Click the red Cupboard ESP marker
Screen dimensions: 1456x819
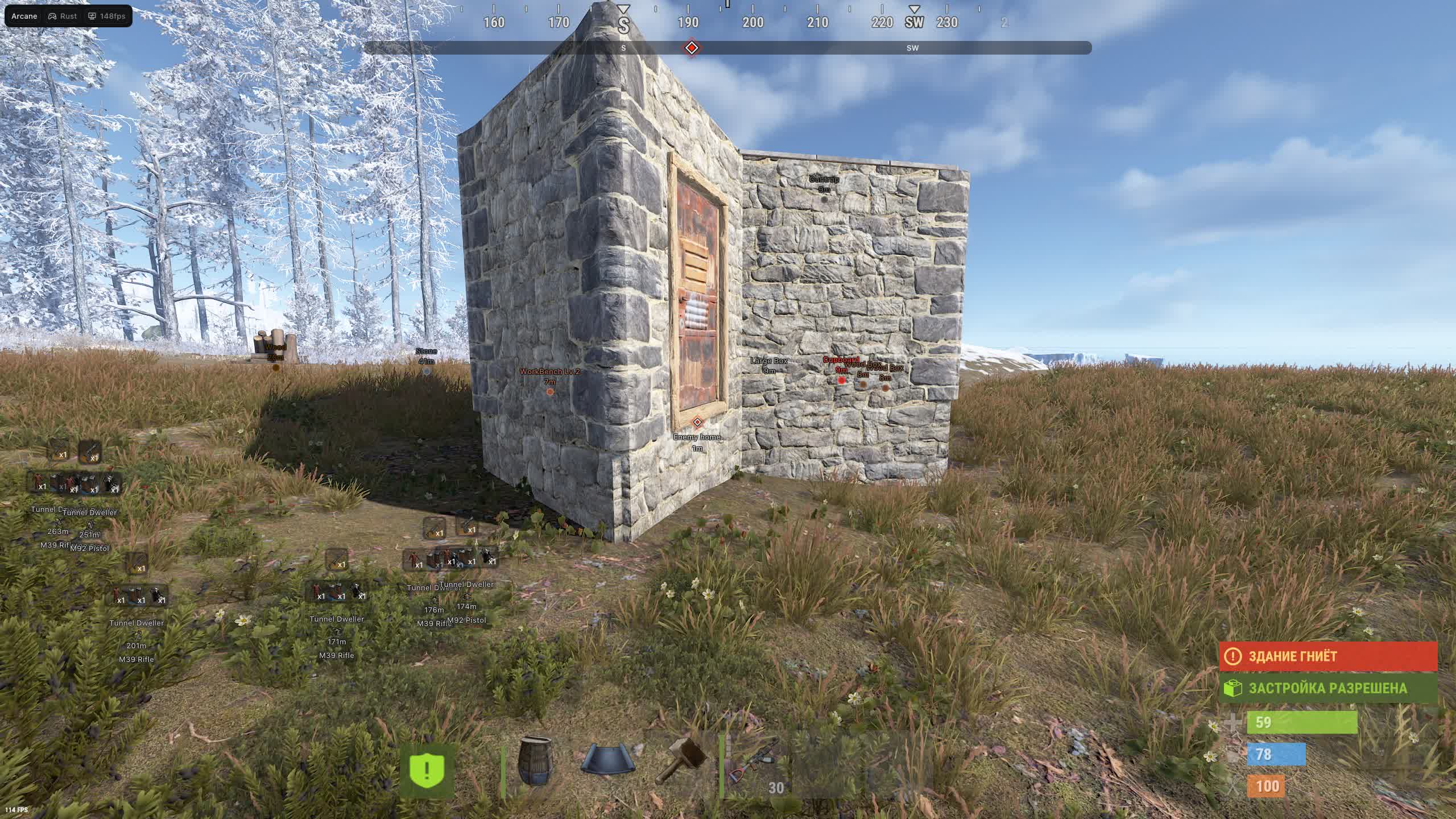(x=840, y=379)
